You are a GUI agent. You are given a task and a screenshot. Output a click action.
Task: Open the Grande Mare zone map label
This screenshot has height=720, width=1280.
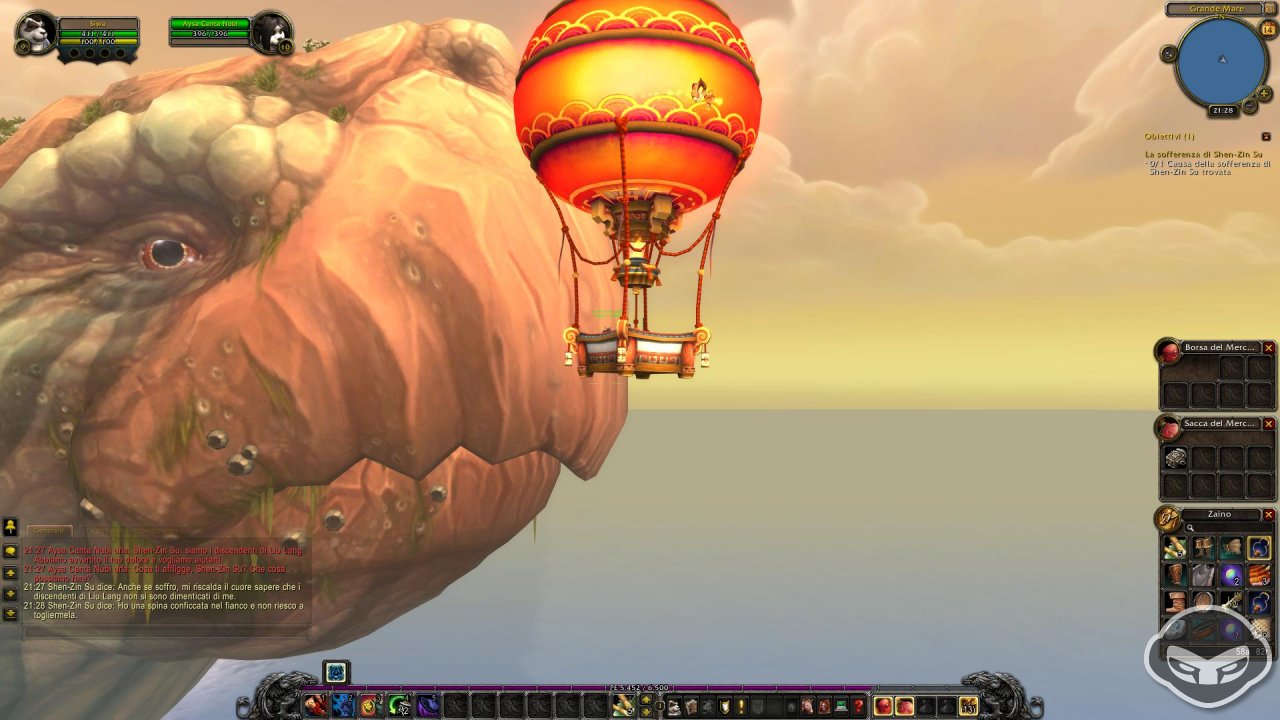tap(1217, 9)
